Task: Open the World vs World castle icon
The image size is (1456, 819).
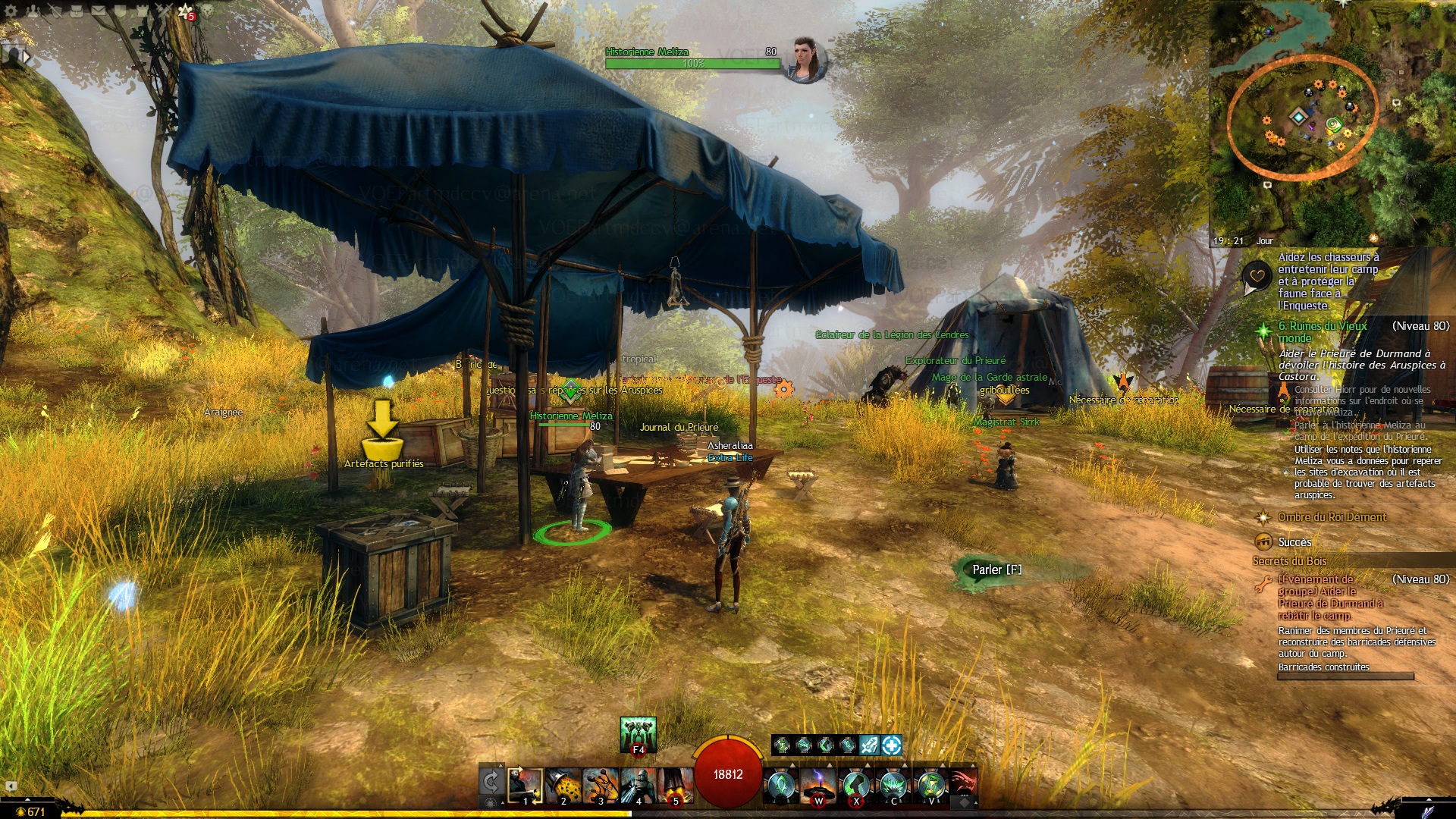Action: point(143,11)
